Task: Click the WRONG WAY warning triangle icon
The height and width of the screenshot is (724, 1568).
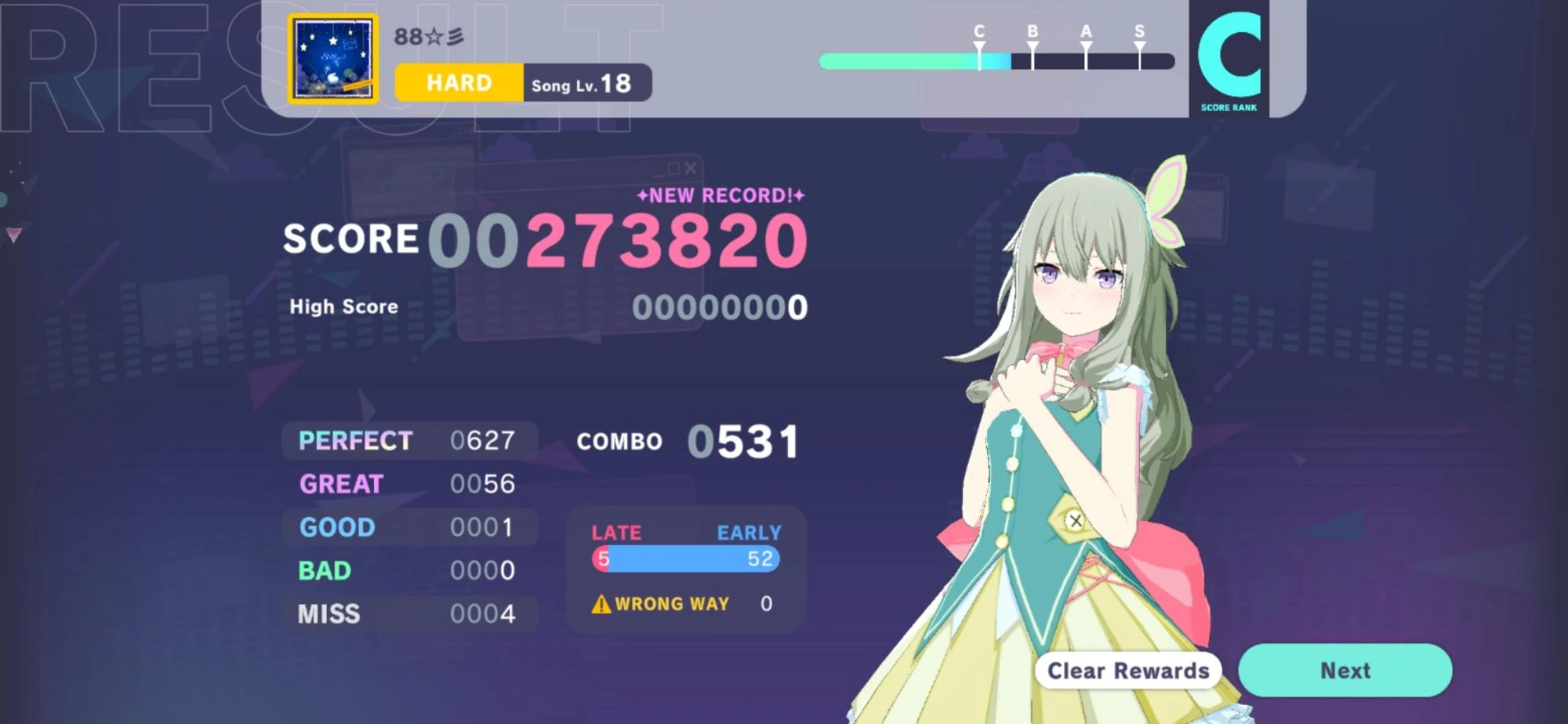Action: 601,603
